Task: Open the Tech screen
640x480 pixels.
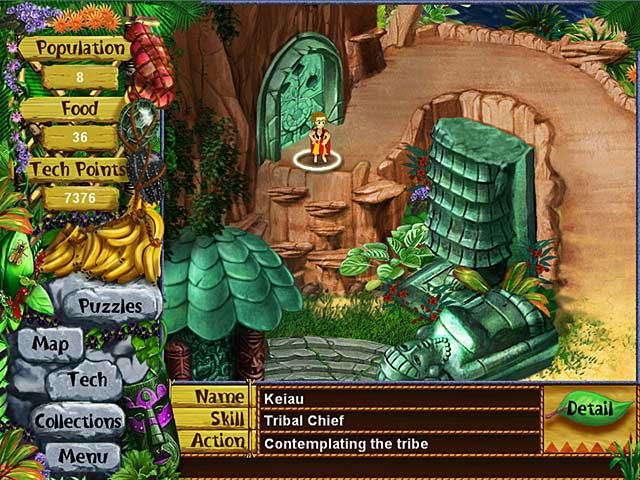Action: [87, 380]
